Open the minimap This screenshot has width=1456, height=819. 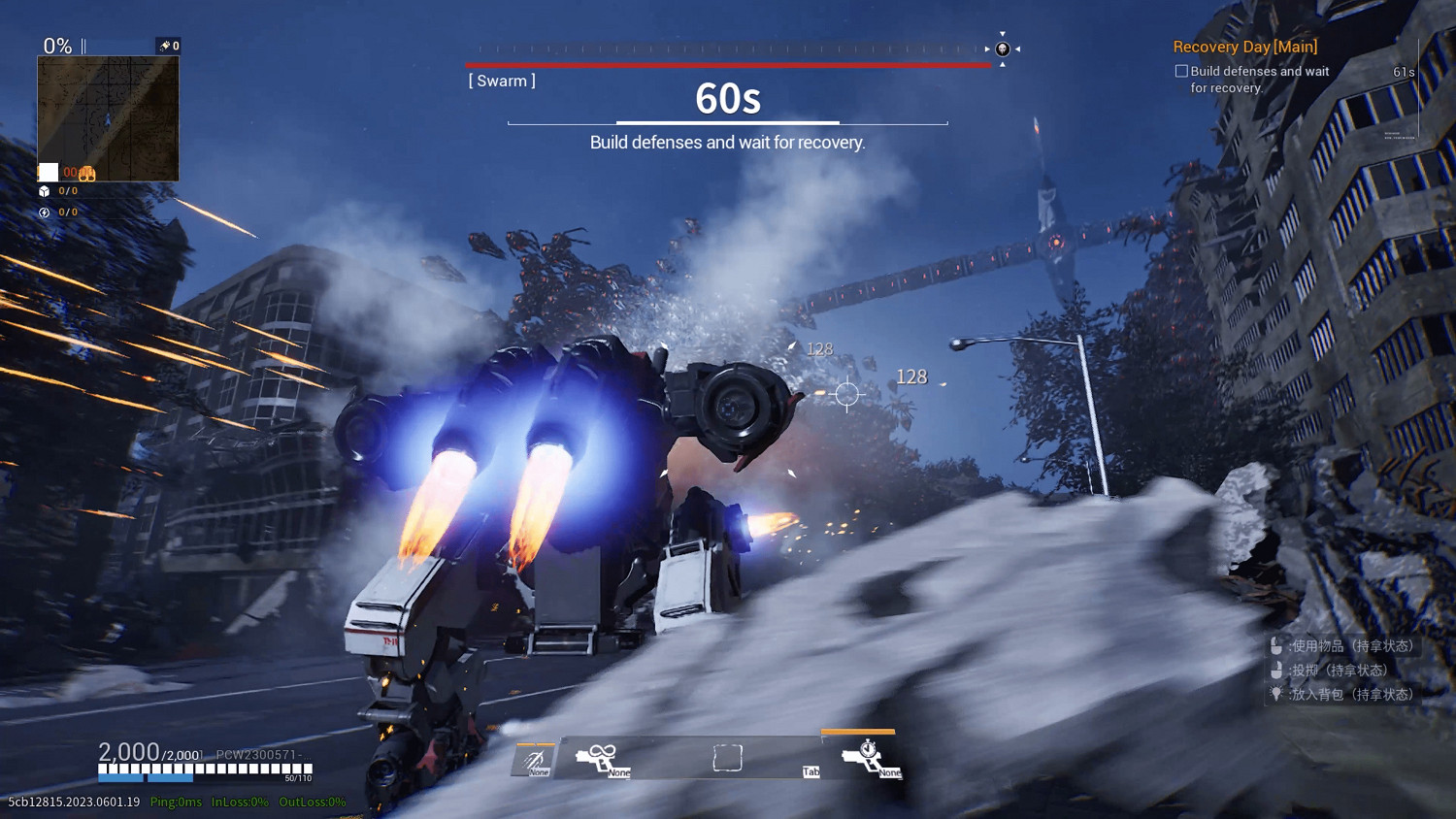pos(108,118)
